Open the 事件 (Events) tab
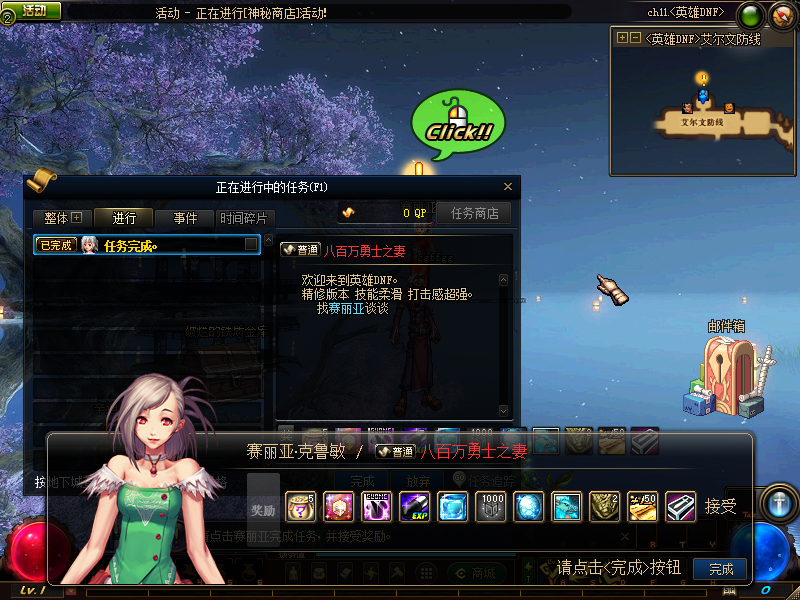Viewport: 800px width, 600px height. (185, 218)
